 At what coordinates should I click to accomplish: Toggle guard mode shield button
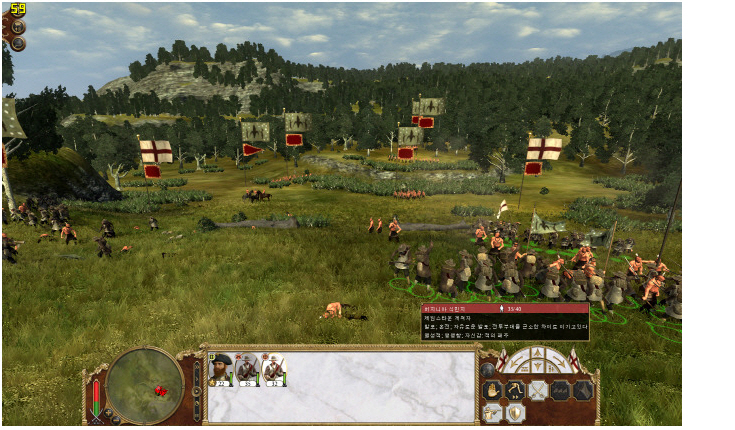(515, 412)
